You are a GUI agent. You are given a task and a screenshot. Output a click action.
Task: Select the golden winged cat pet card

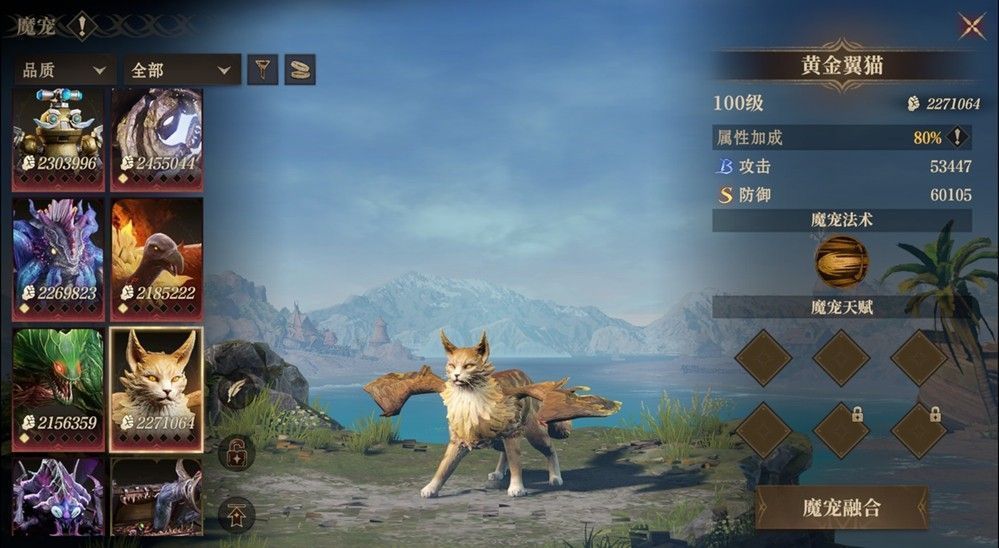[157, 387]
